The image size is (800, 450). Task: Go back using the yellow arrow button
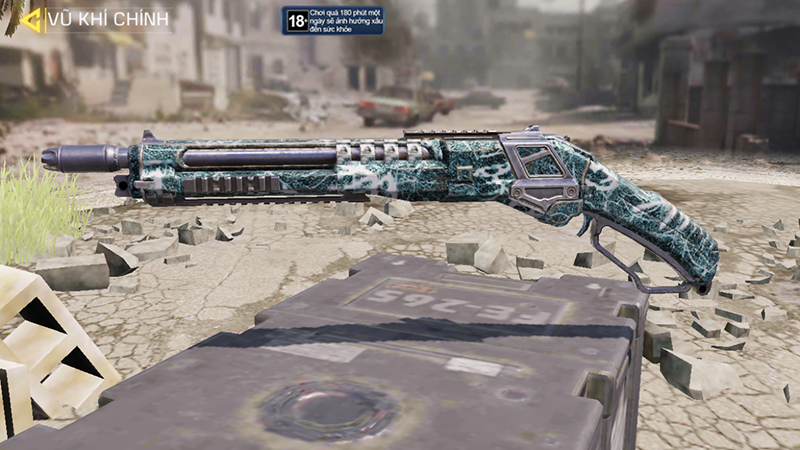(x=31, y=18)
